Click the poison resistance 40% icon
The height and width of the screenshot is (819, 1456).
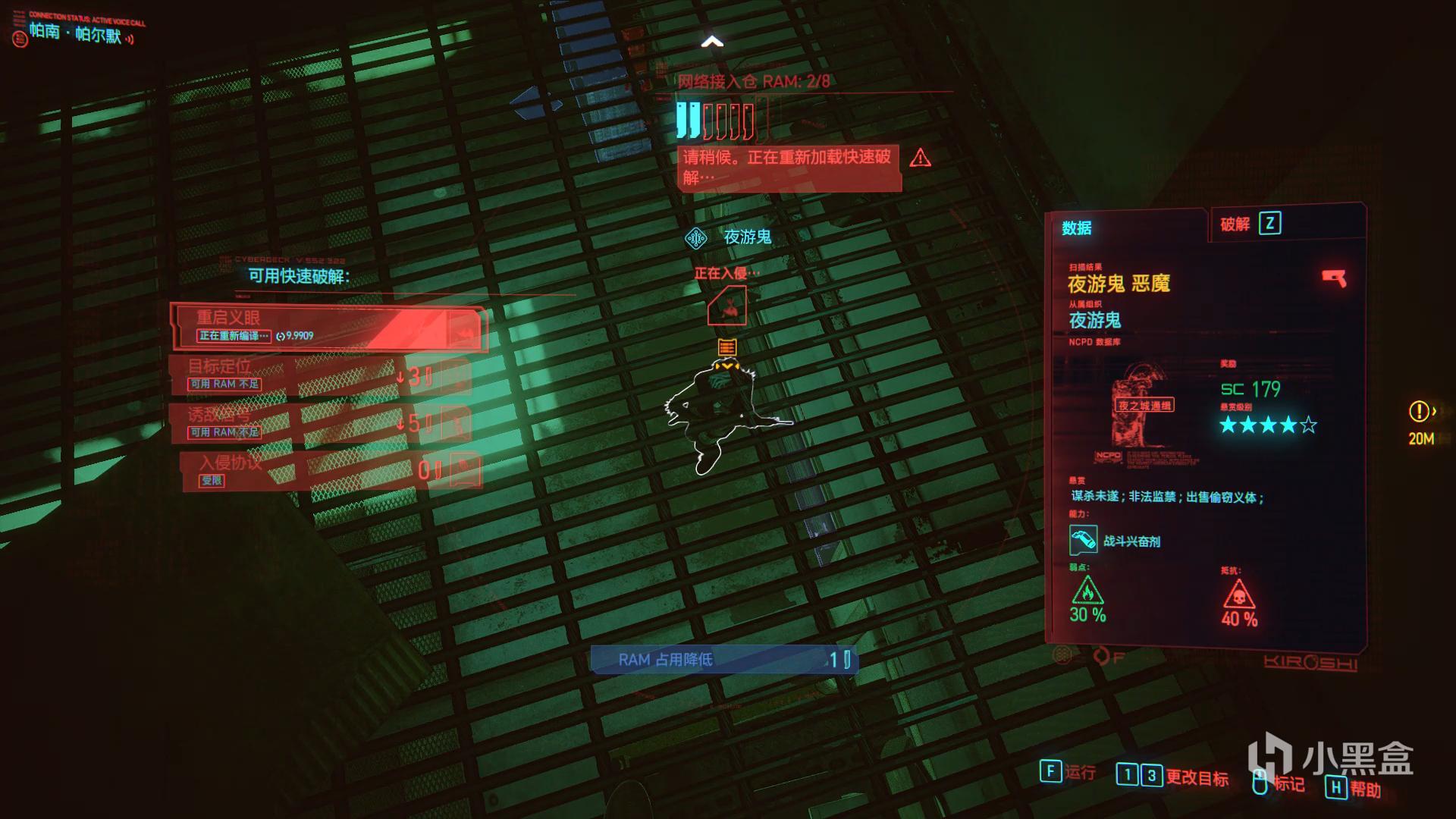pyautogui.click(x=1238, y=594)
